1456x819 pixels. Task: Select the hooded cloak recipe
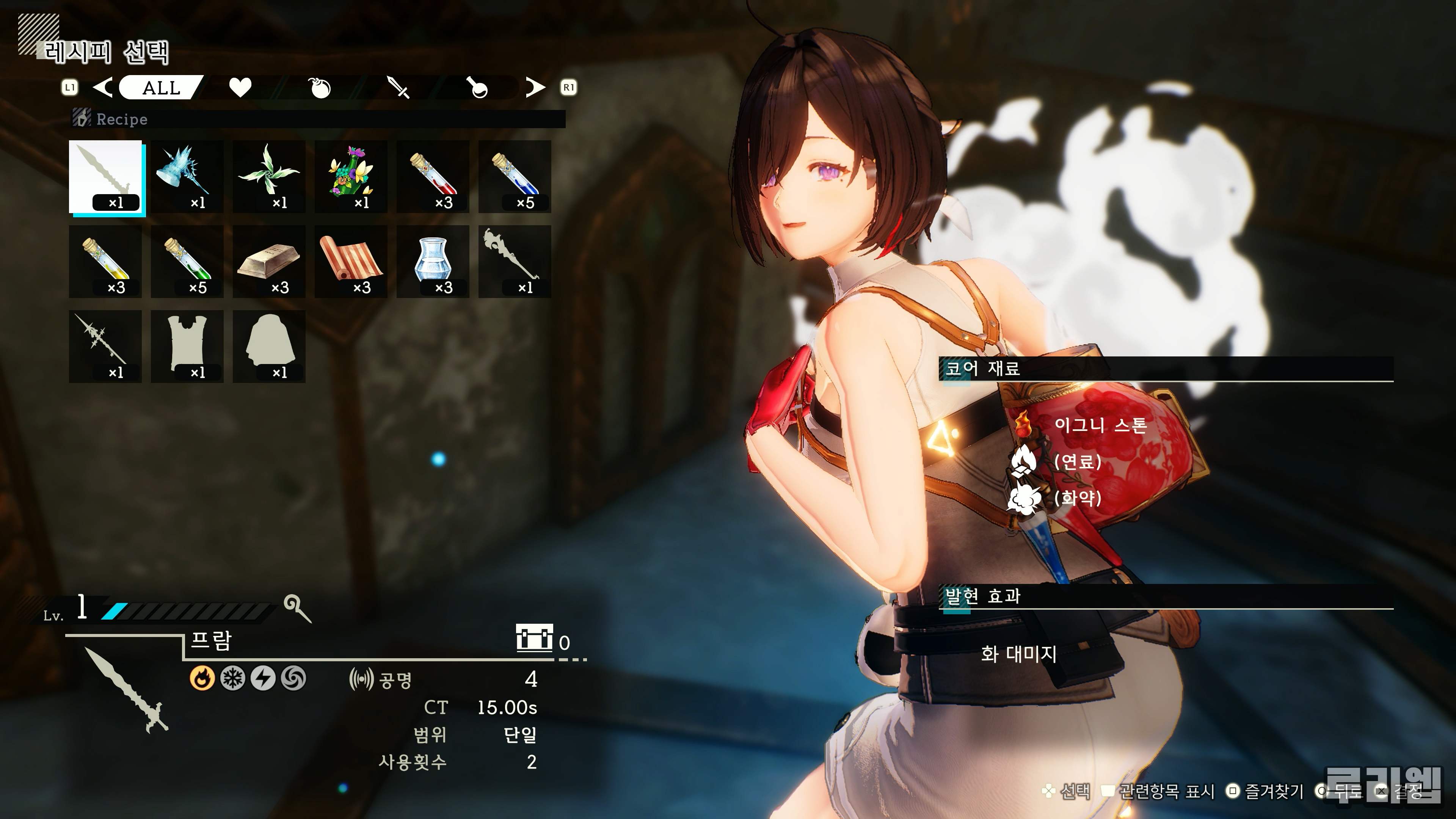coord(269,346)
